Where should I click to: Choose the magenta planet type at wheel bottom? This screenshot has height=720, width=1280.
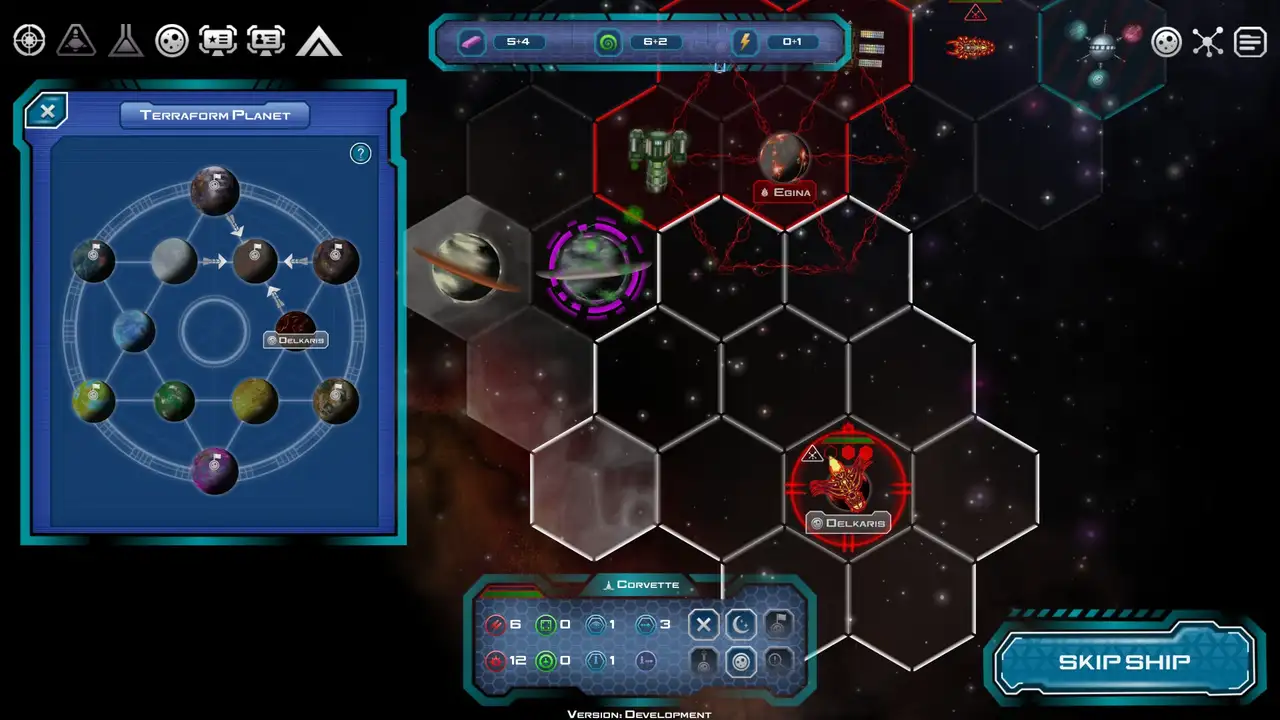point(215,470)
